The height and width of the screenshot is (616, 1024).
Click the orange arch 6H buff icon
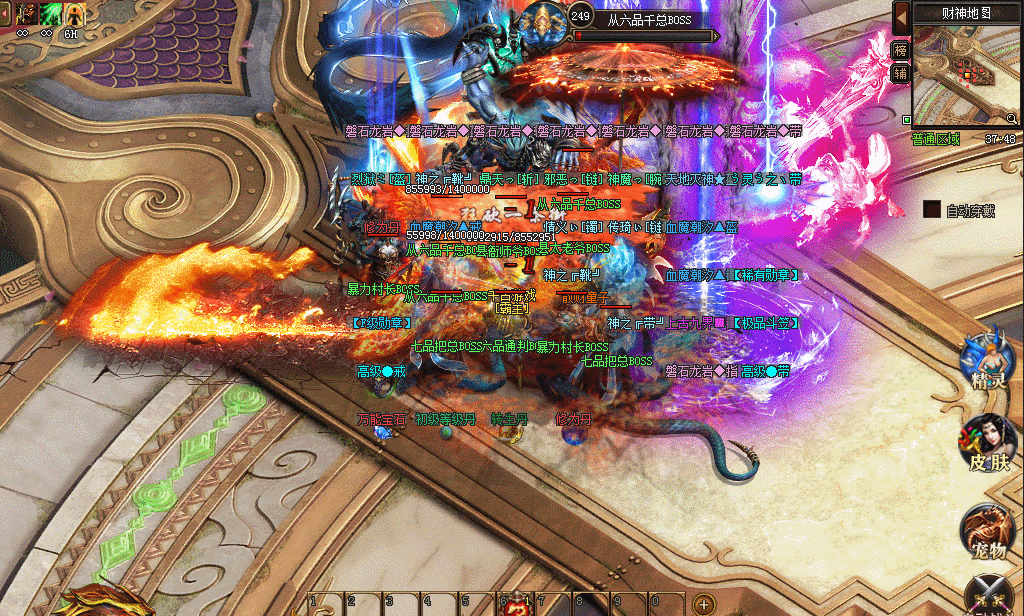(x=73, y=14)
